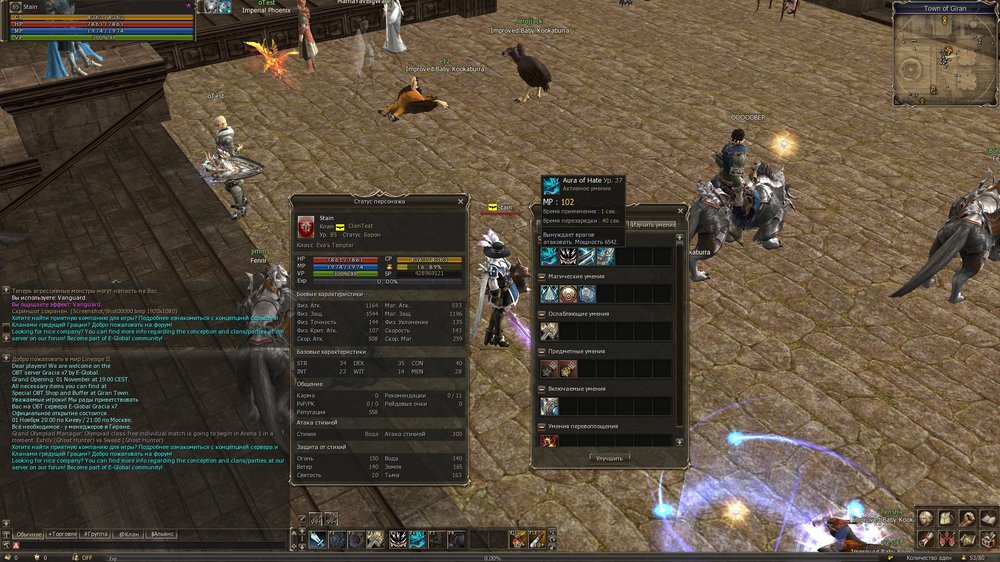
Task: Select the @Клан chat tab
Action: [x=130, y=535]
